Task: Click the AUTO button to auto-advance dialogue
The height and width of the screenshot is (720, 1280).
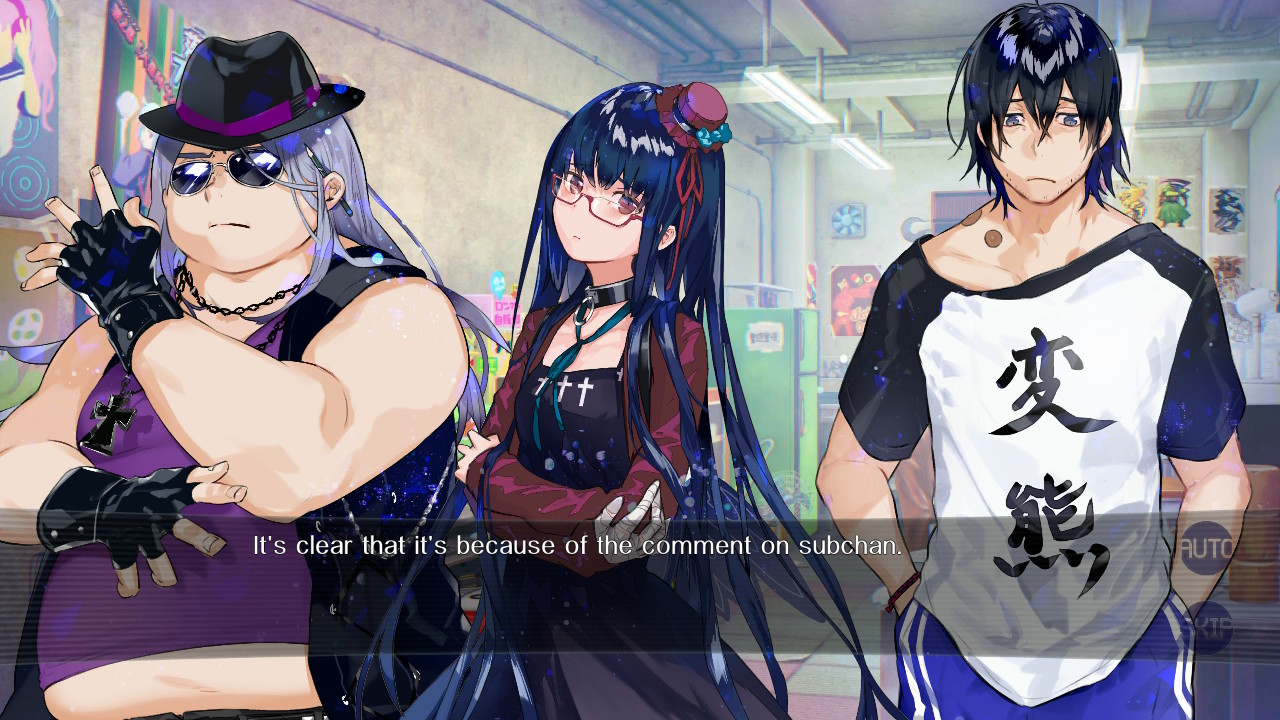Action: pyautogui.click(x=1207, y=546)
